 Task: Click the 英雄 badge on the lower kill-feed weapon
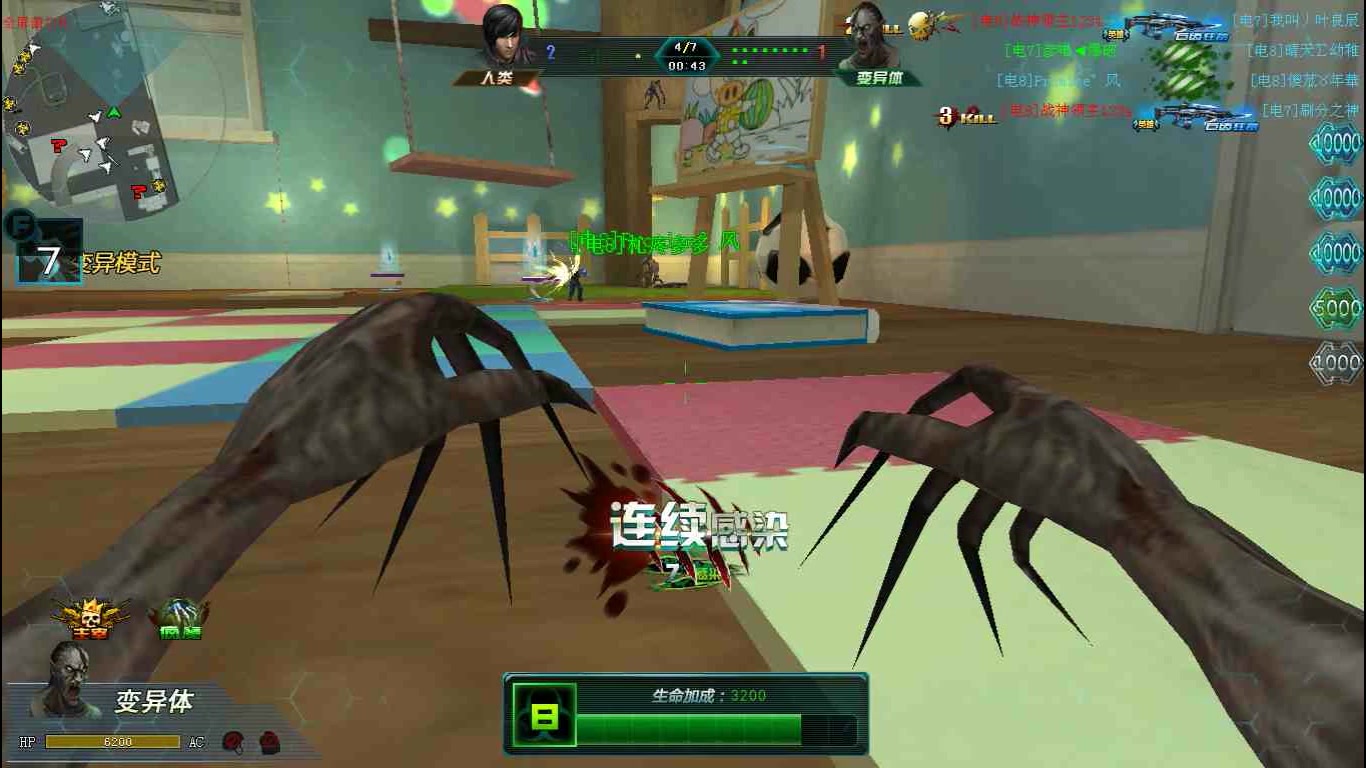tap(1148, 124)
